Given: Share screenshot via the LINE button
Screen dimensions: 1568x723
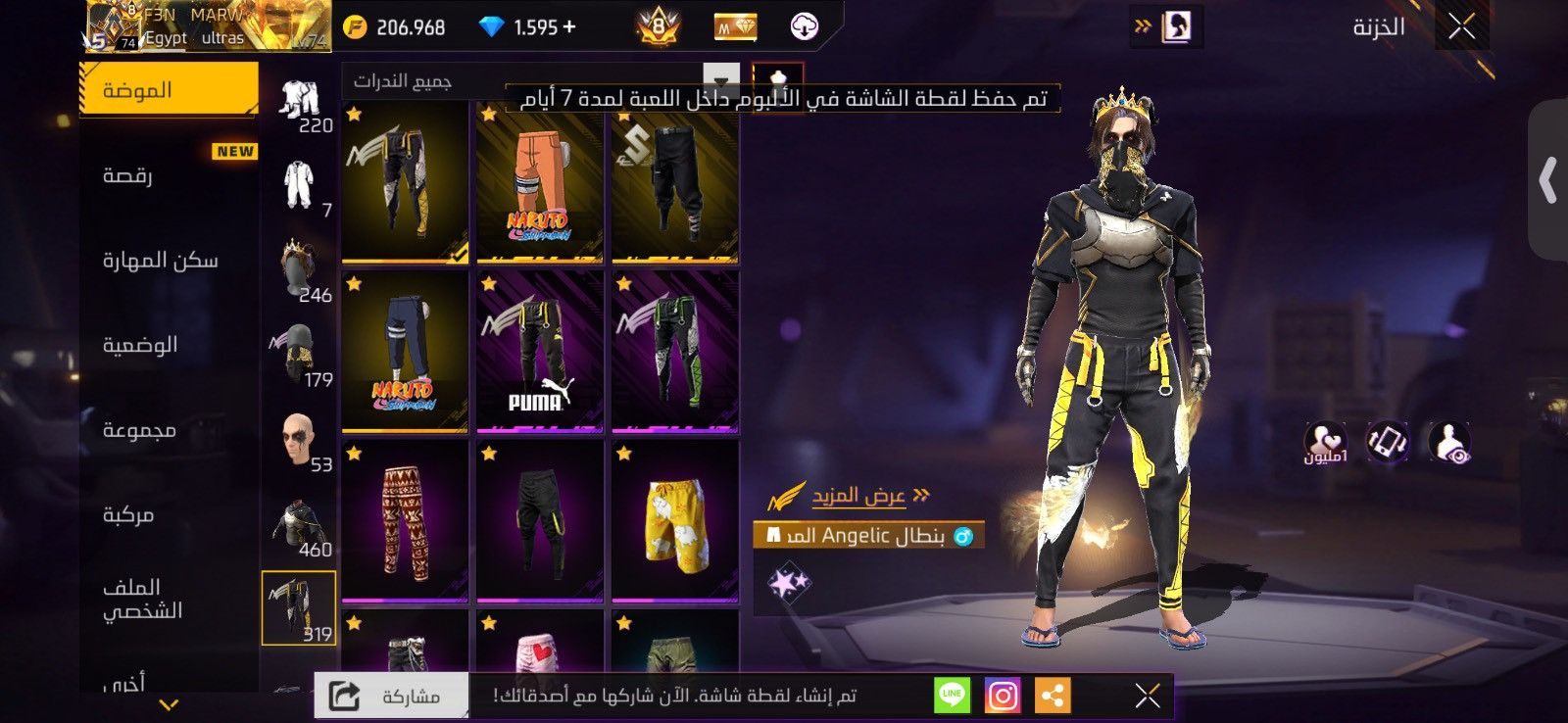Looking at the screenshot, I should [x=950, y=695].
